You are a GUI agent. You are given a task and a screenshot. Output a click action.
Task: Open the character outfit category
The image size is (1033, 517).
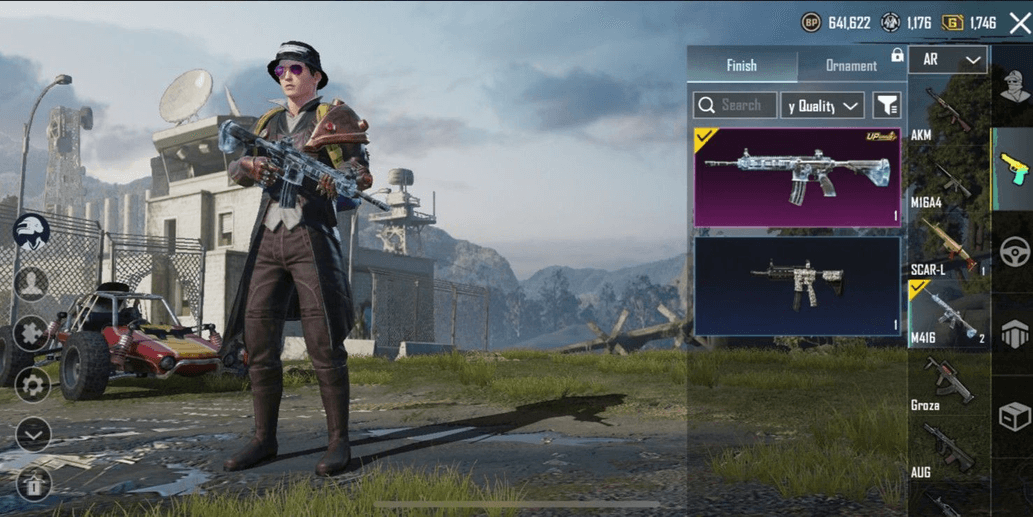(x=1013, y=89)
